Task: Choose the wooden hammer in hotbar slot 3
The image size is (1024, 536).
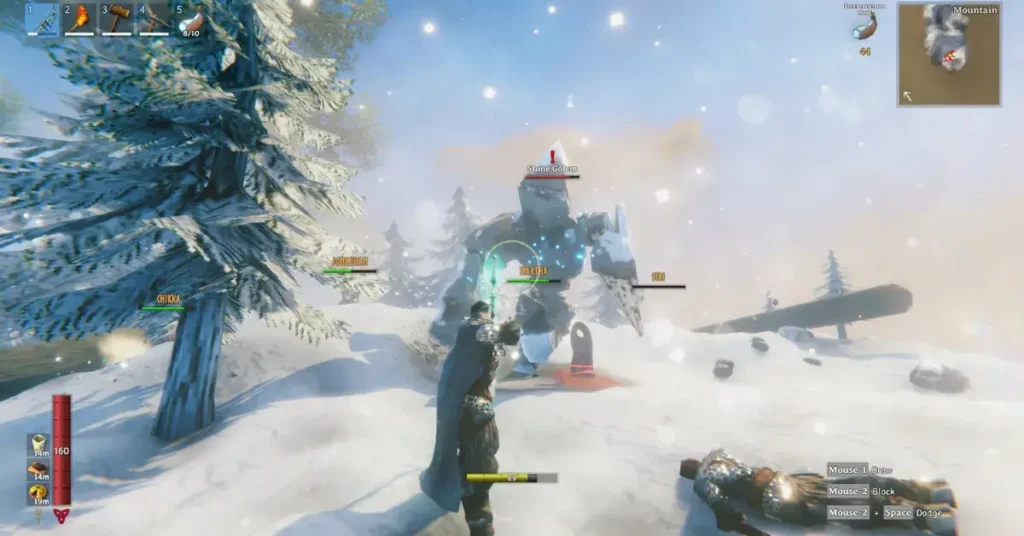Action: tap(117, 19)
